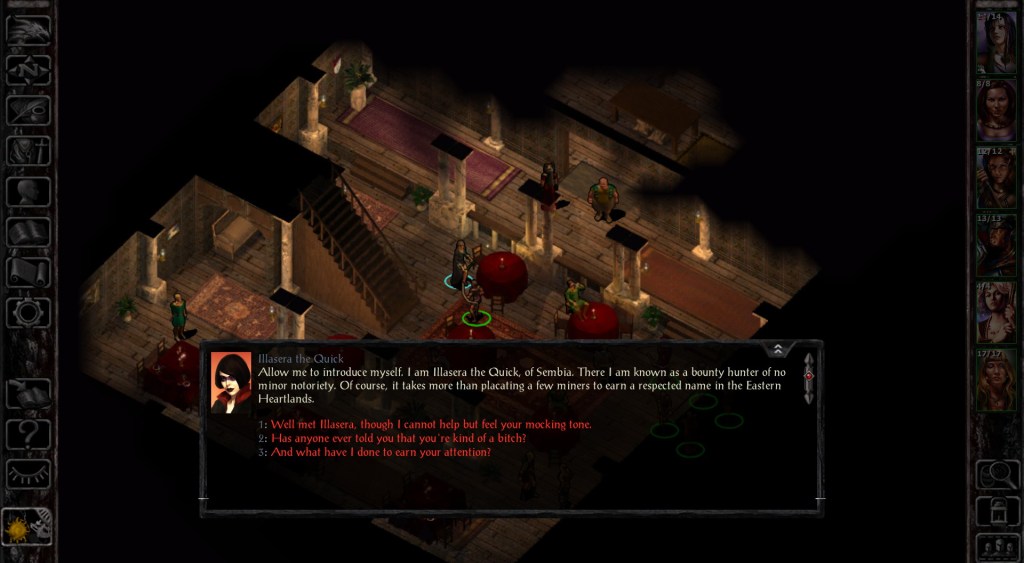Pick "And what have I done to earn your attention?"

[x=380, y=452]
